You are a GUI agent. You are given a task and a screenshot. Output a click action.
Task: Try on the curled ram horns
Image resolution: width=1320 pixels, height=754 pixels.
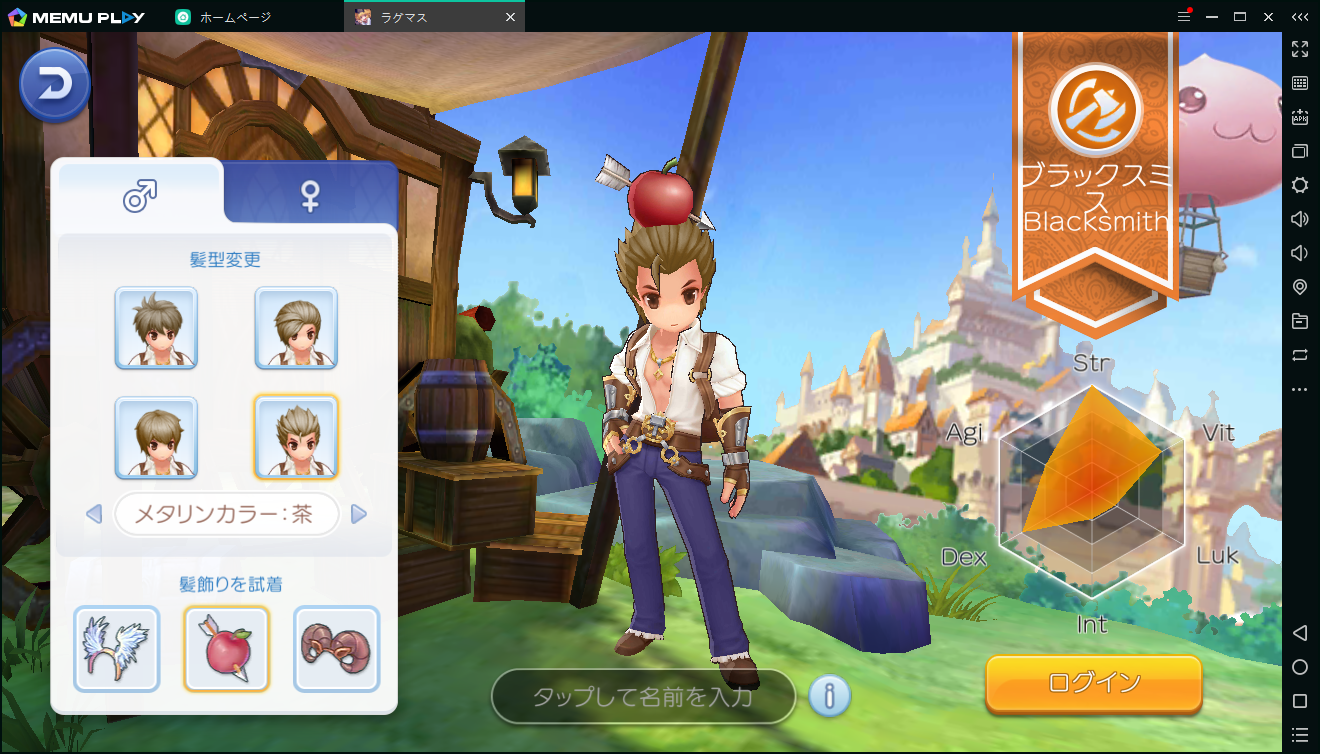tap(336, 649)
